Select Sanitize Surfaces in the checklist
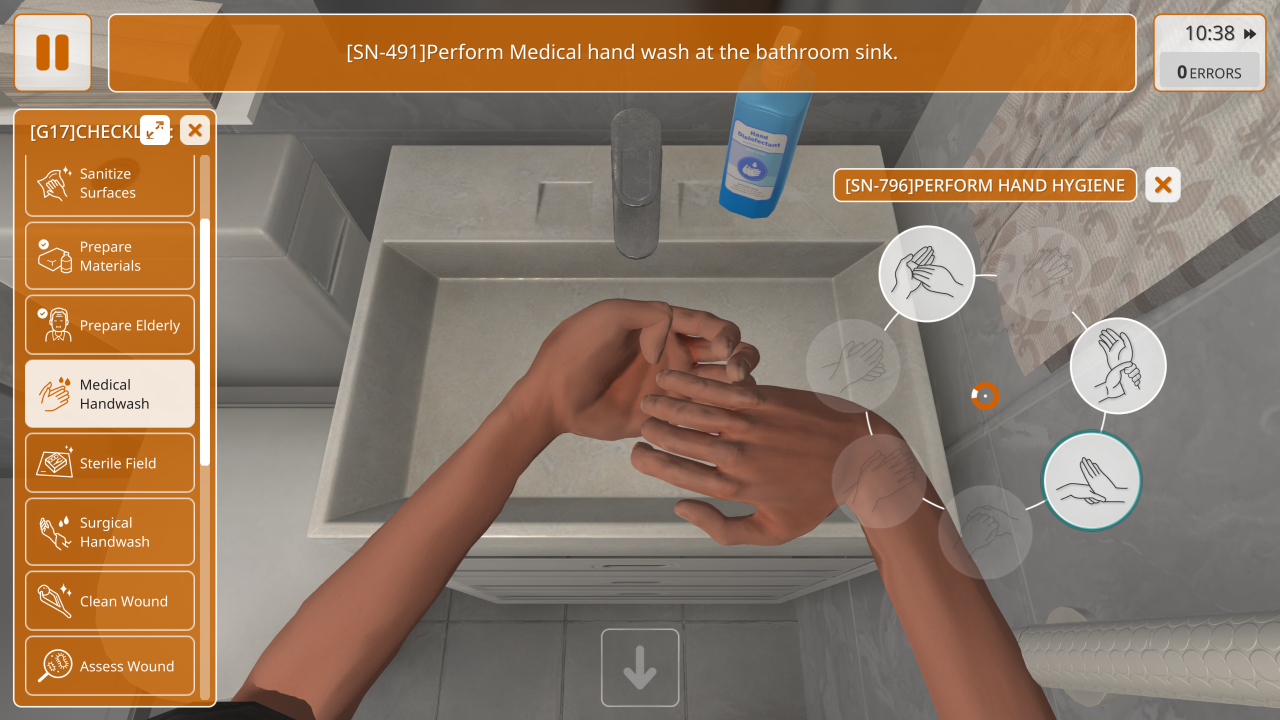 pos(109,184)
